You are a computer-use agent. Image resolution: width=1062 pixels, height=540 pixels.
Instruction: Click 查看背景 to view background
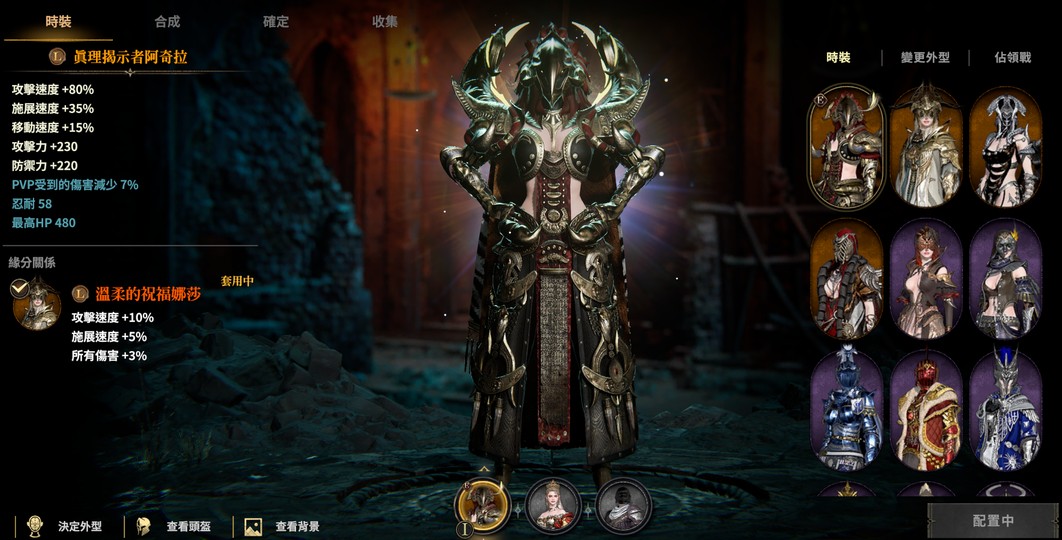[x=285, y=525]
